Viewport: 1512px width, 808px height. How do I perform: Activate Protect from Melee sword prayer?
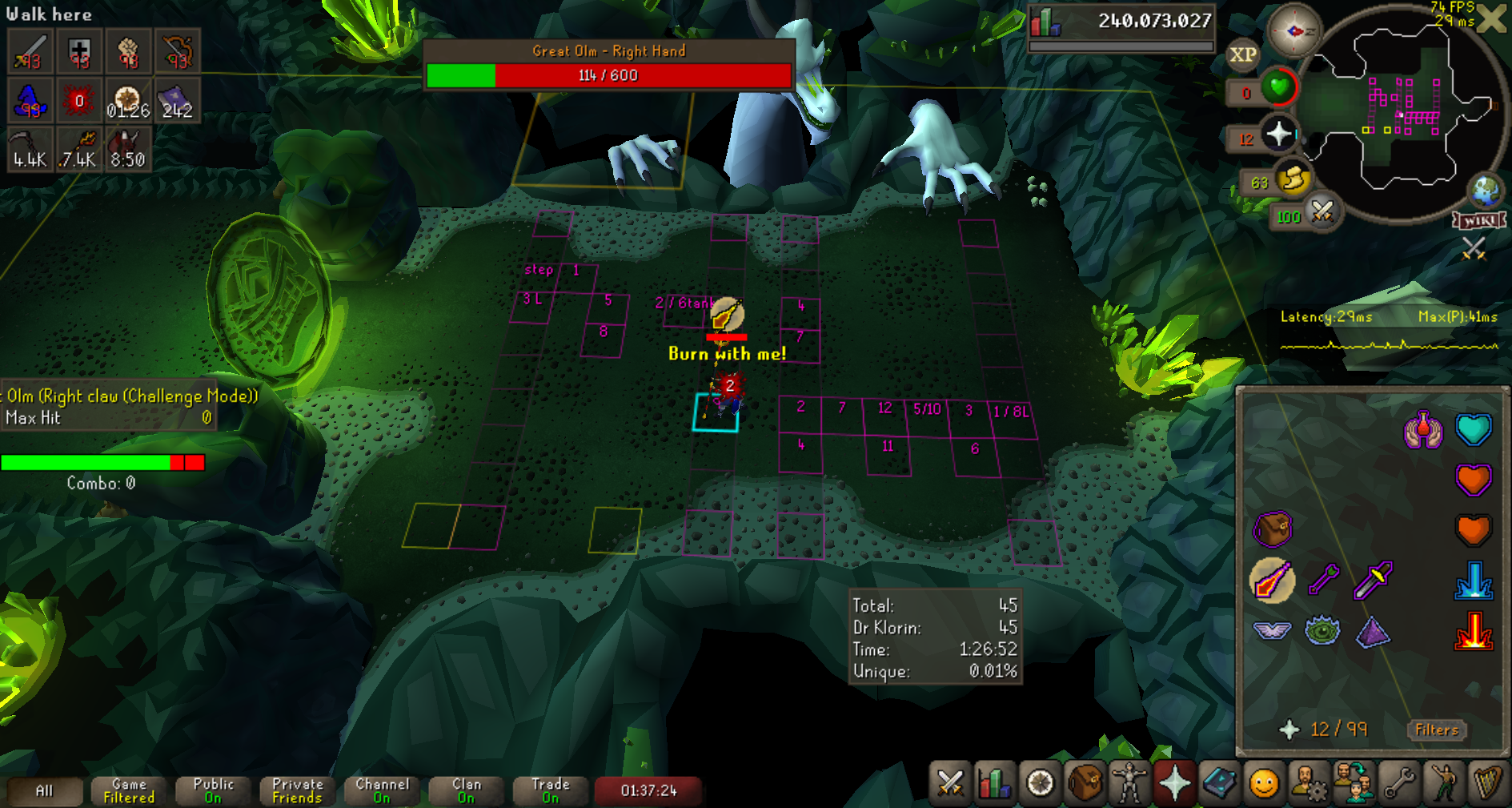tap(1373, 580)
